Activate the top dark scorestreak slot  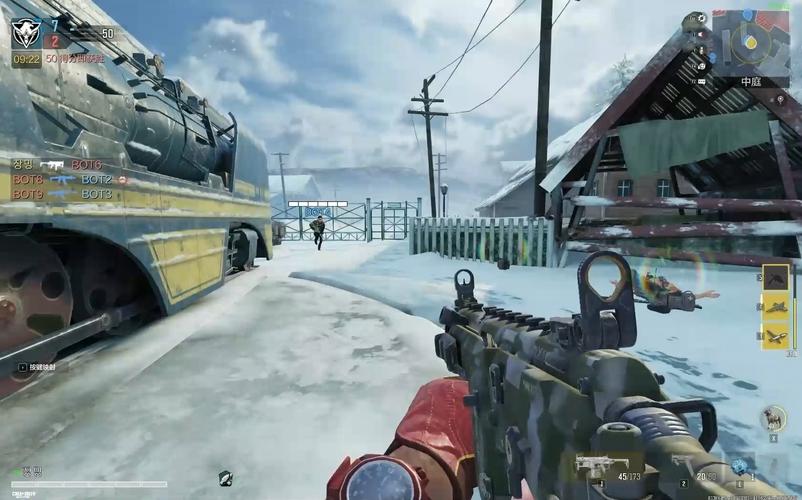click(x=775, y=279)
